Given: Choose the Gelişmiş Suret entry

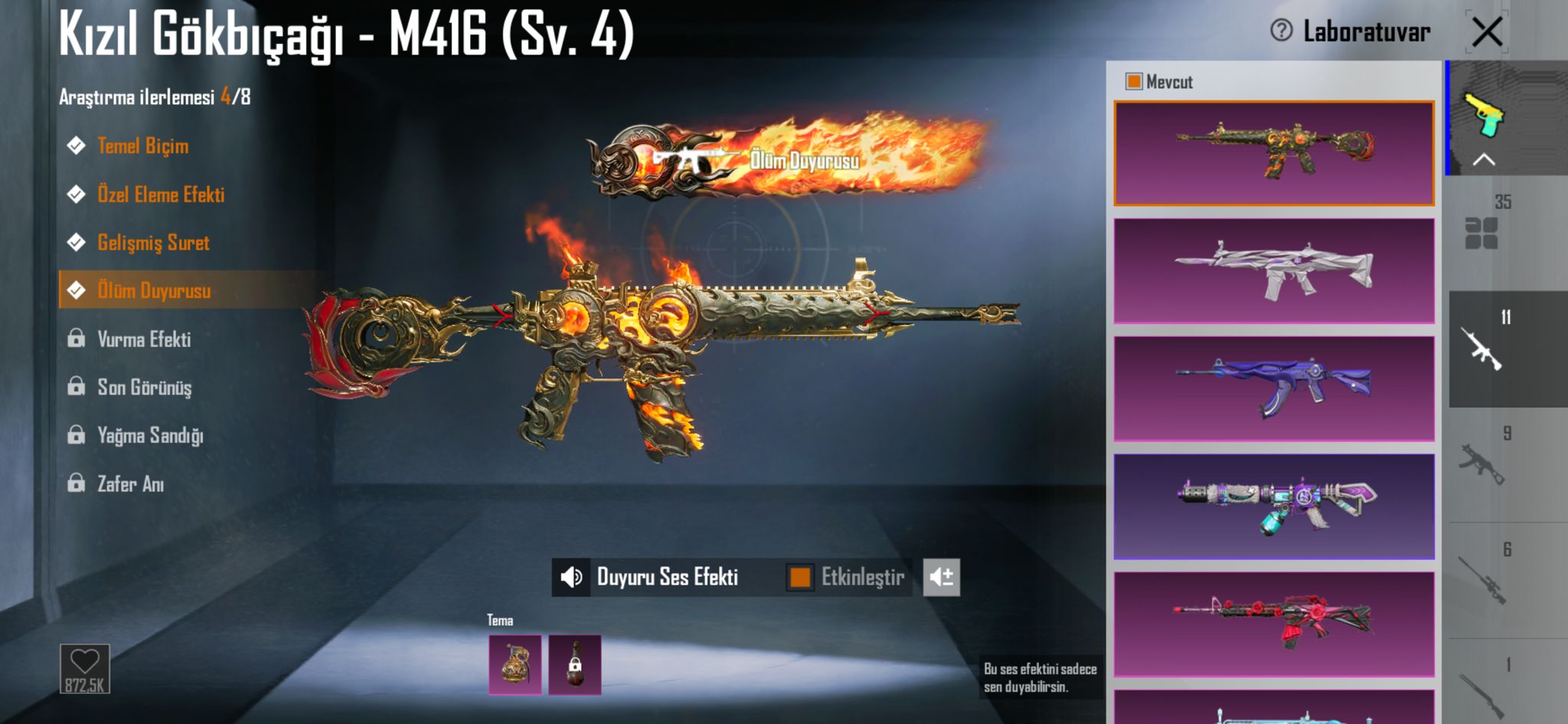Looking at the screenshot, I should click(x=153, y=243).
